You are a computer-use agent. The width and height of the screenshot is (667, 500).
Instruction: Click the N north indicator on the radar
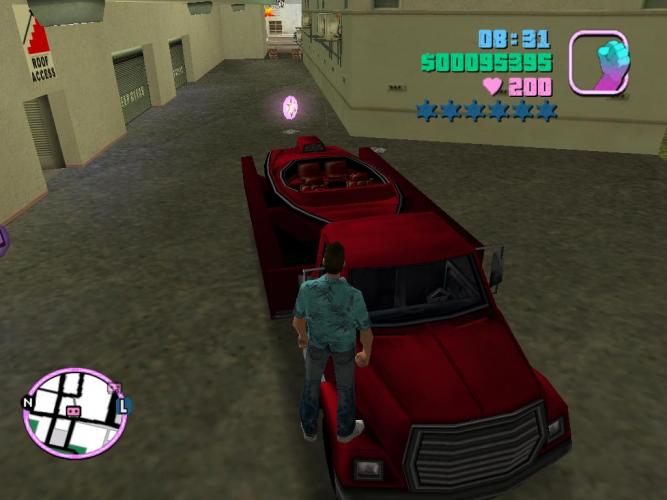point(26,402)
